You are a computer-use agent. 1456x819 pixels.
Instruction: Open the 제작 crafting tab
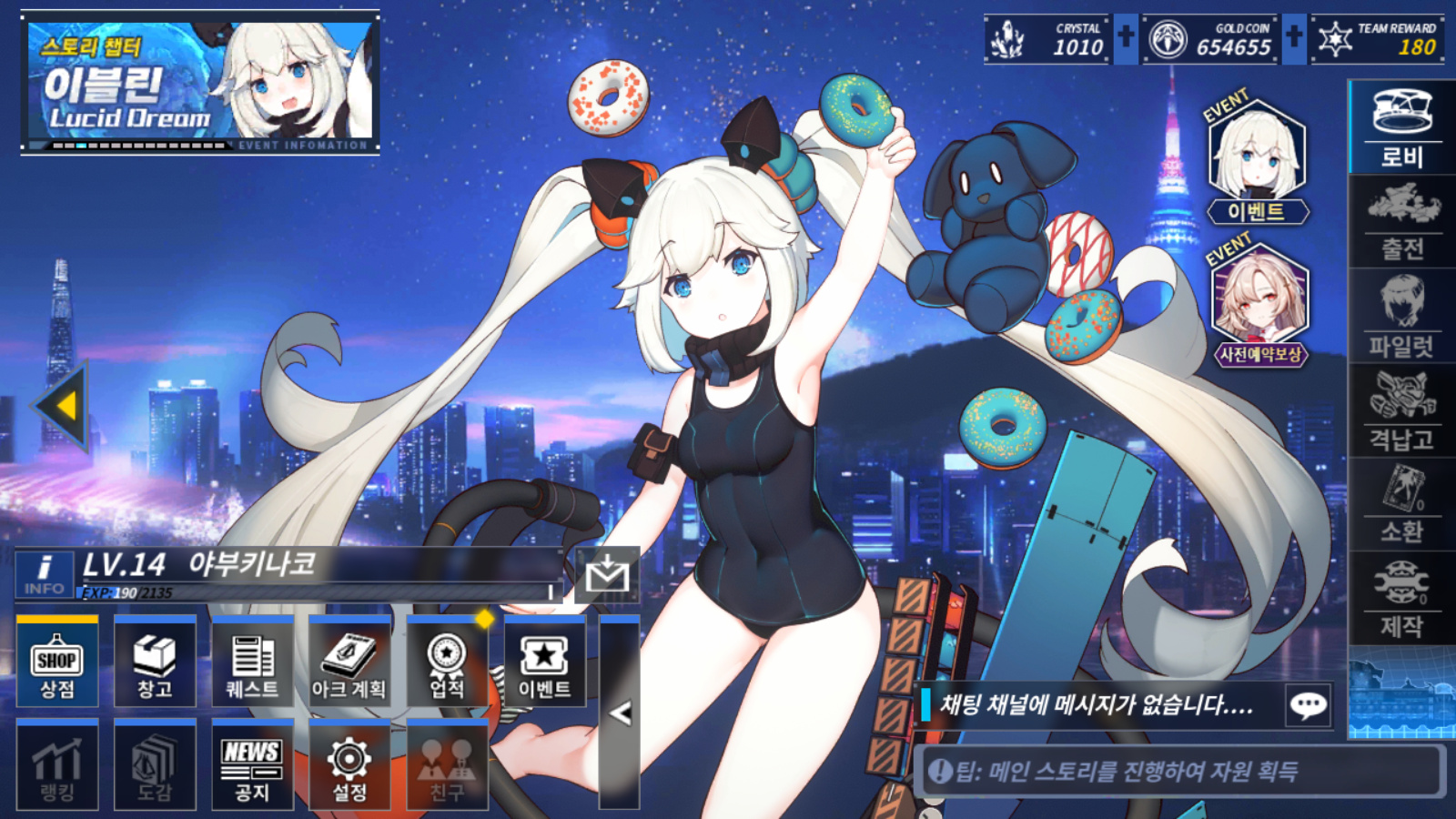point(1401,599)
